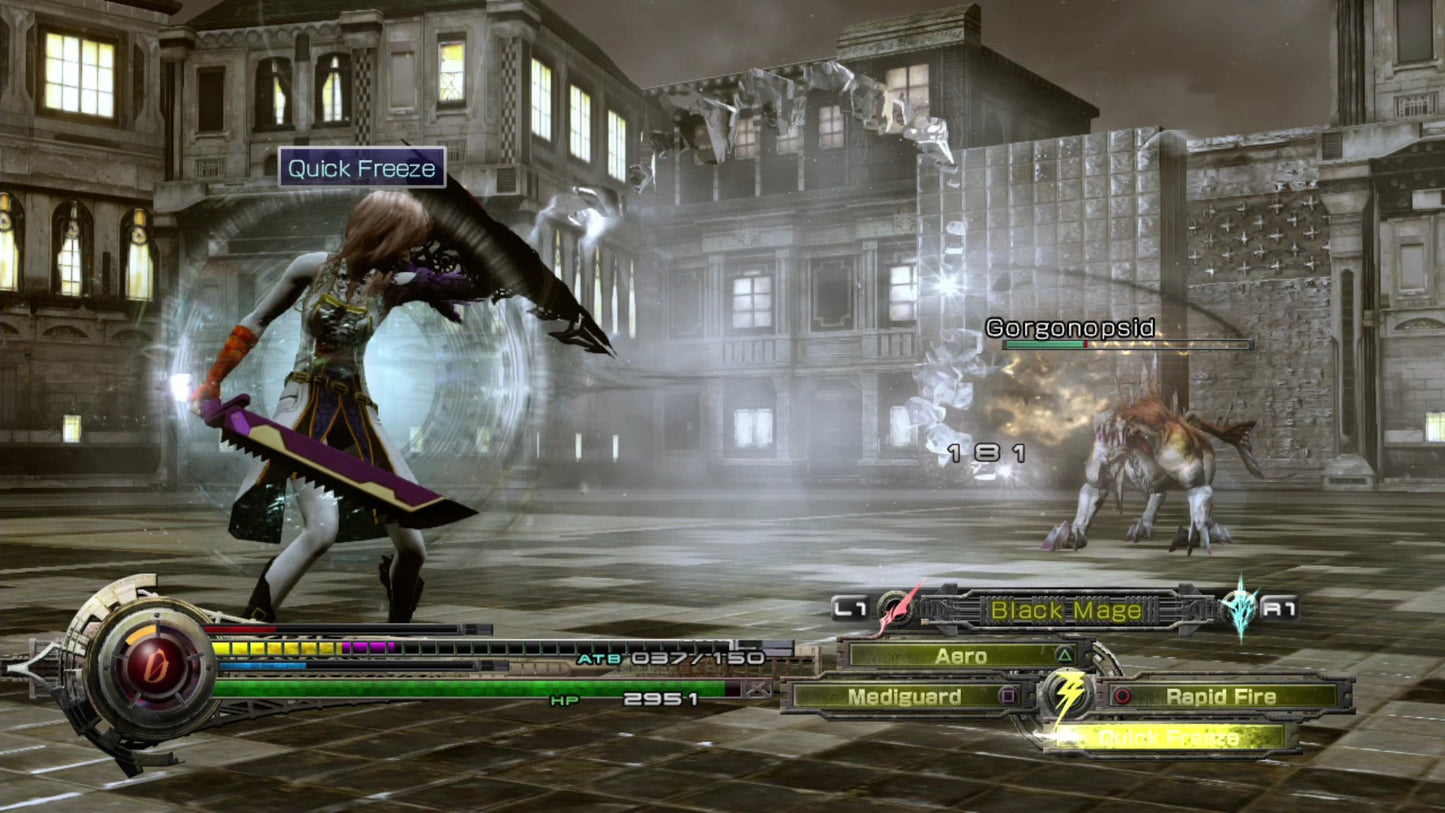The image size is (1445, 813).
Task: Click the Gorgonopsid enemy name label
Action: 1069,327
